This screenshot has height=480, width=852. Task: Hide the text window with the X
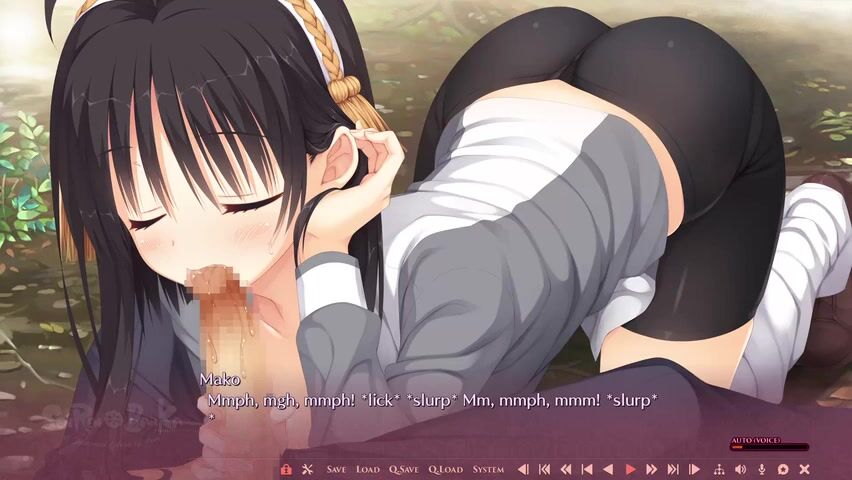[x=804, y=469]
